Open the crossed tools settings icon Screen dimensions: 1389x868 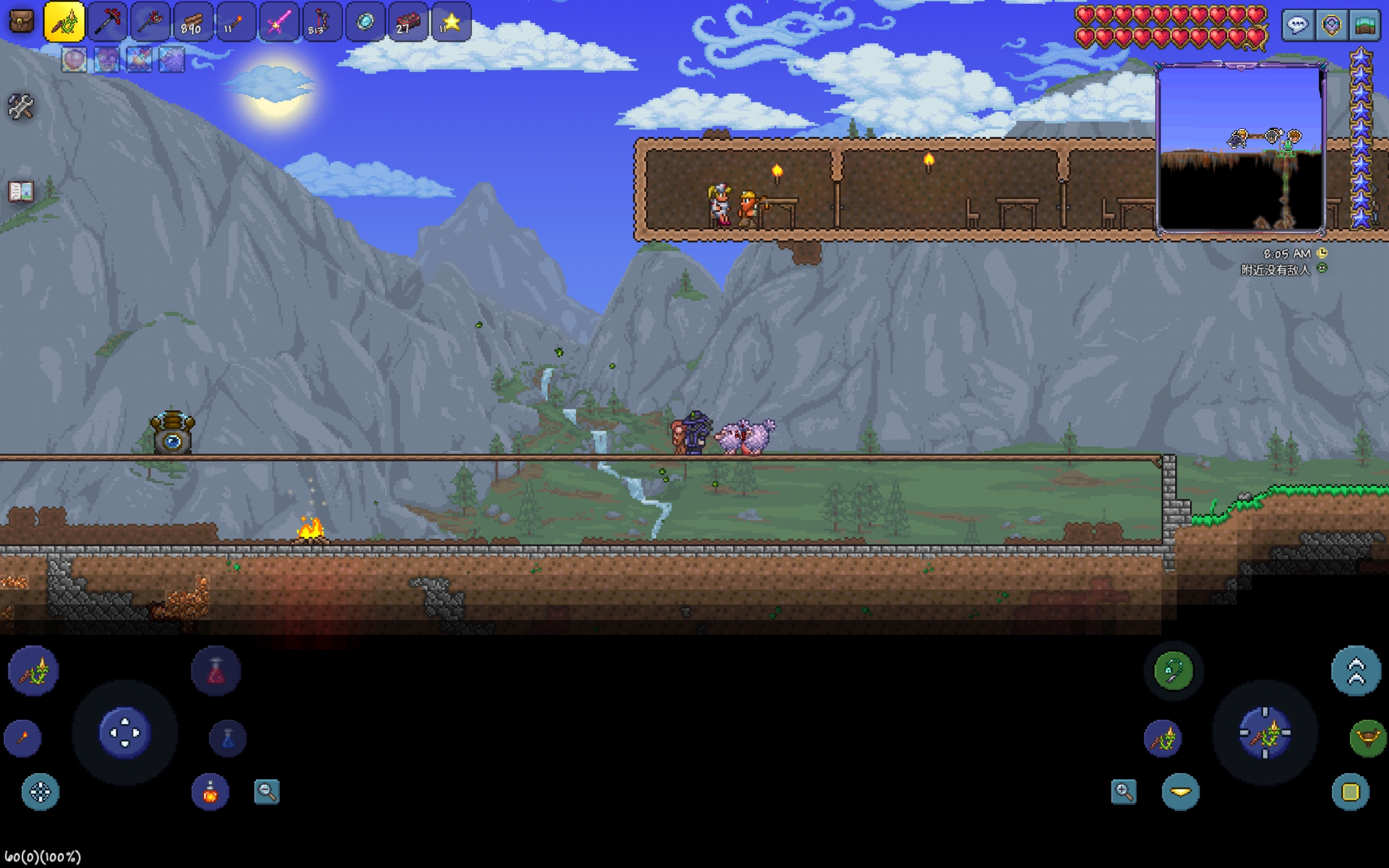21,107
